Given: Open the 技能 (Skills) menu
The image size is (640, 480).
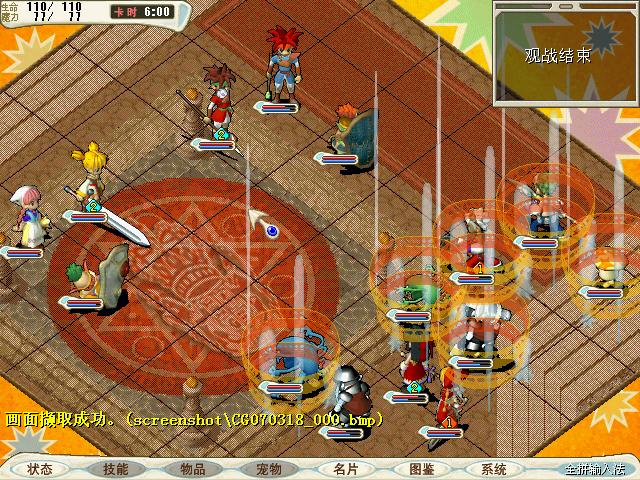Looking at the screenshot, I should point(115,468).
